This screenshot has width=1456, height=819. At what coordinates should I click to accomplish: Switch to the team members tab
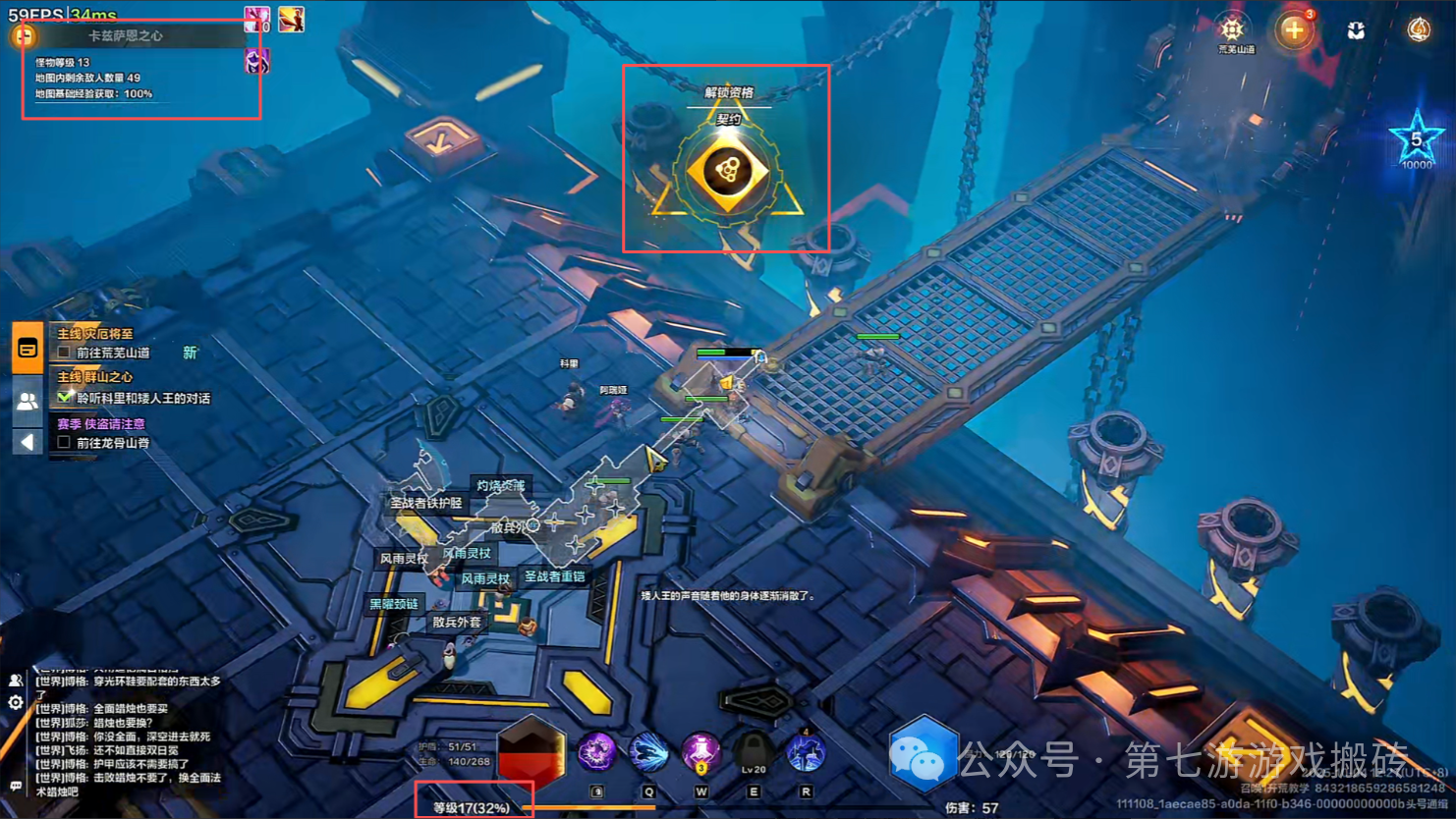[x=28, y=401]
